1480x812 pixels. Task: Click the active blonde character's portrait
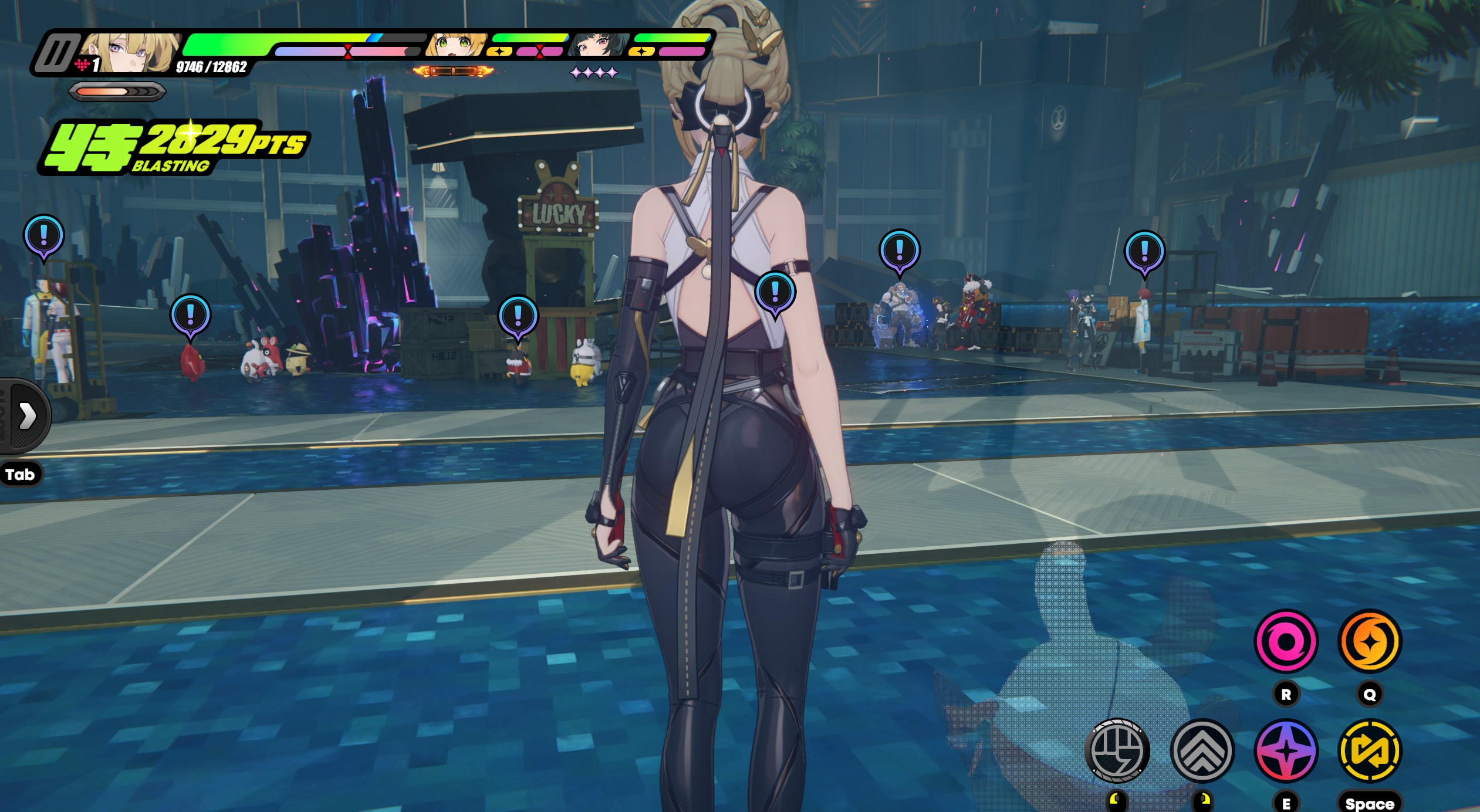coord(130,52)
